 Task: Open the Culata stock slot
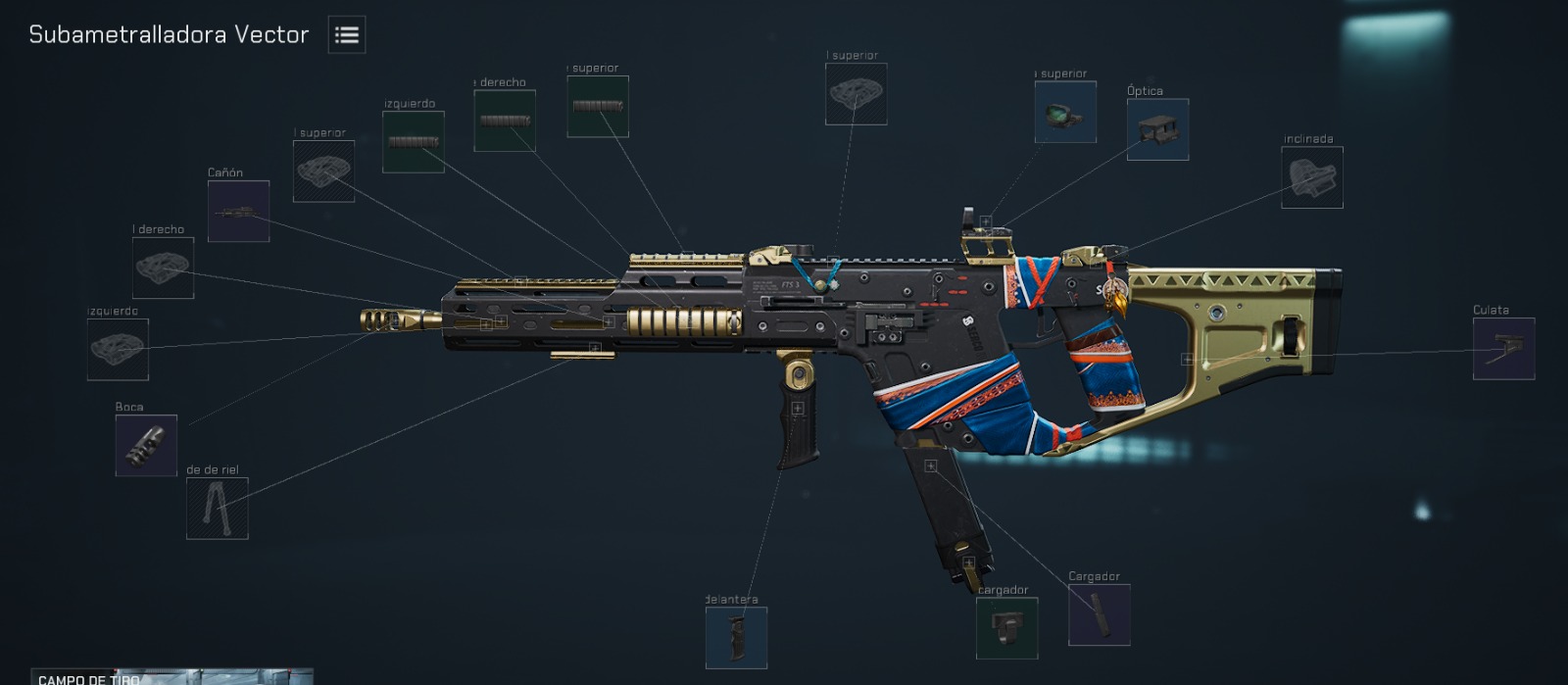tap(1503, 348)
